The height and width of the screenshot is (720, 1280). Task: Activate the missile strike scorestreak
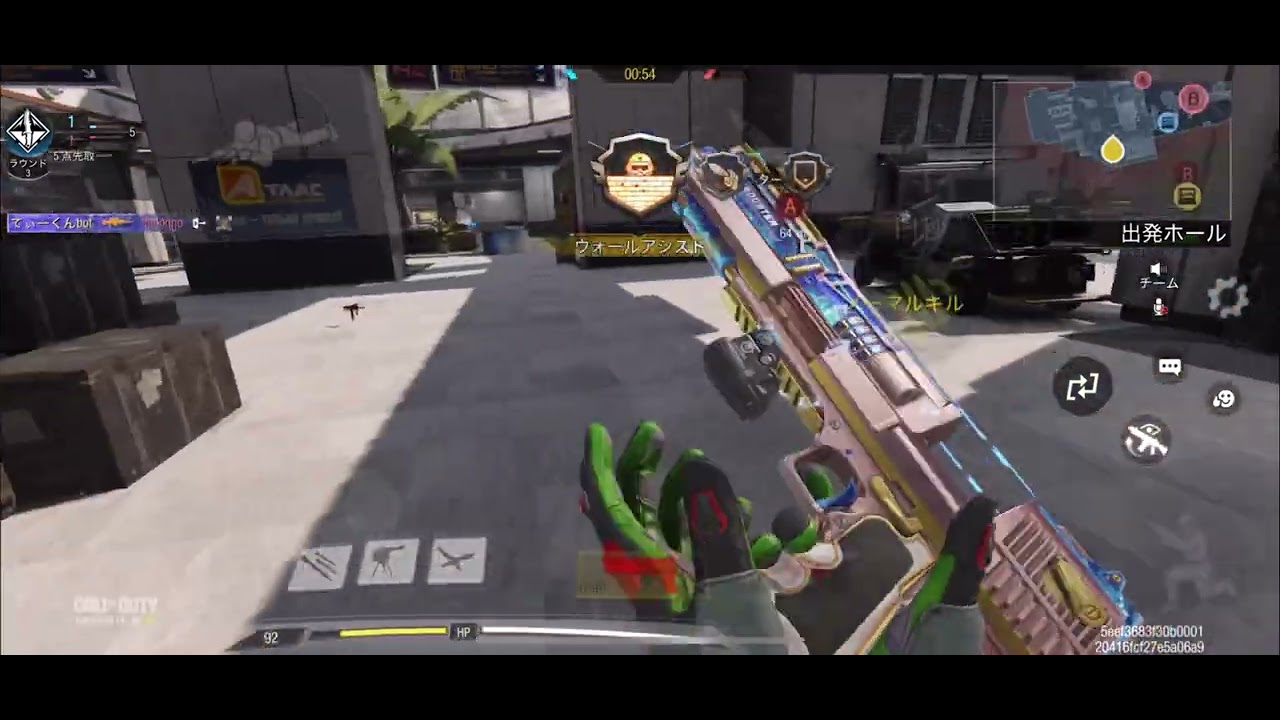pos(320,566)
